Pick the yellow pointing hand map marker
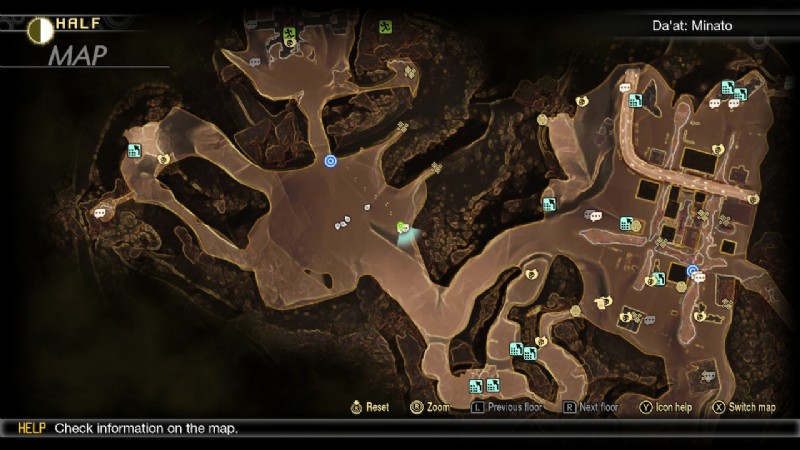This screenshot has width=800, height=450. click(x=601, y=302)
